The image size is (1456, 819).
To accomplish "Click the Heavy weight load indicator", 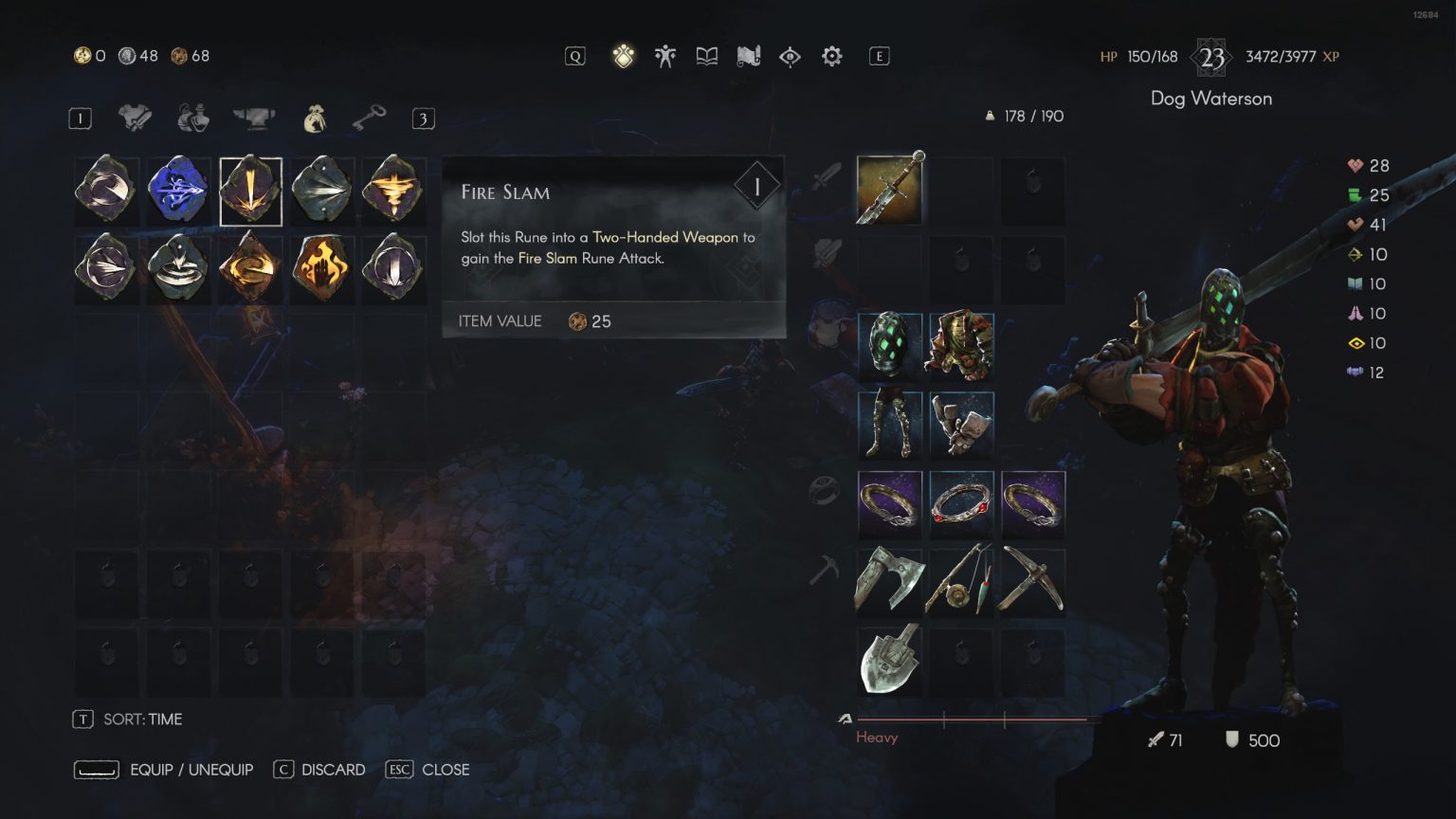I will tap(877, 737).
